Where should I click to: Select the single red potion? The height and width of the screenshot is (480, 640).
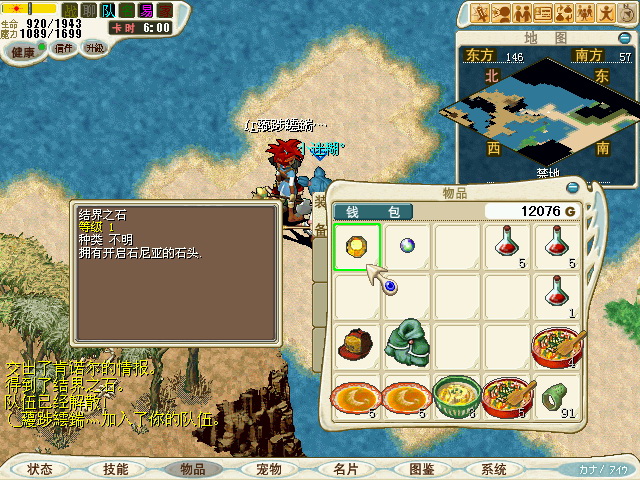click(x=558, y=296)
